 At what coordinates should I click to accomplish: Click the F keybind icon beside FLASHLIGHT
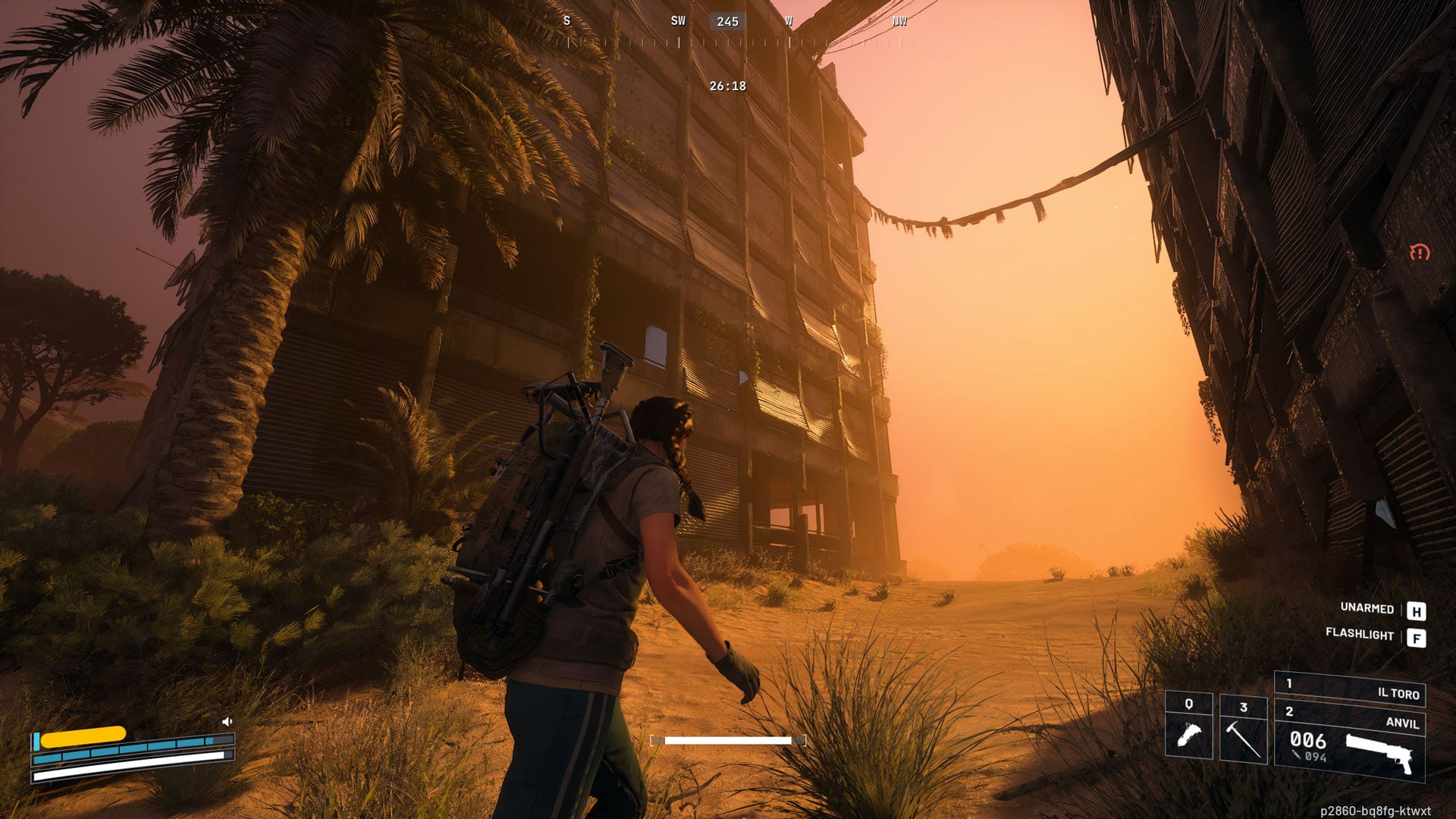tap(1415, 637)
